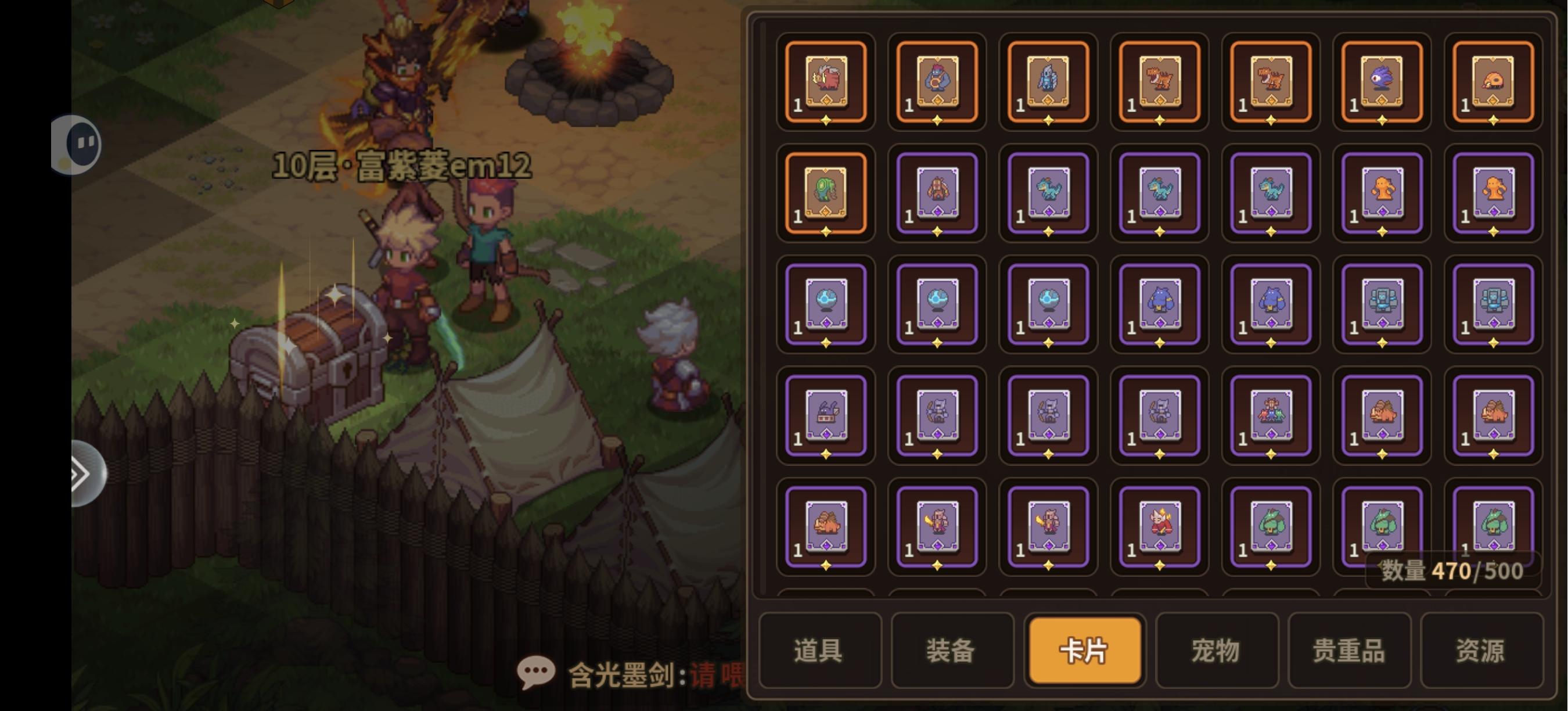Open the 资源 category
Viewport: 1568px width, 711px height.
coord(1478,650)
